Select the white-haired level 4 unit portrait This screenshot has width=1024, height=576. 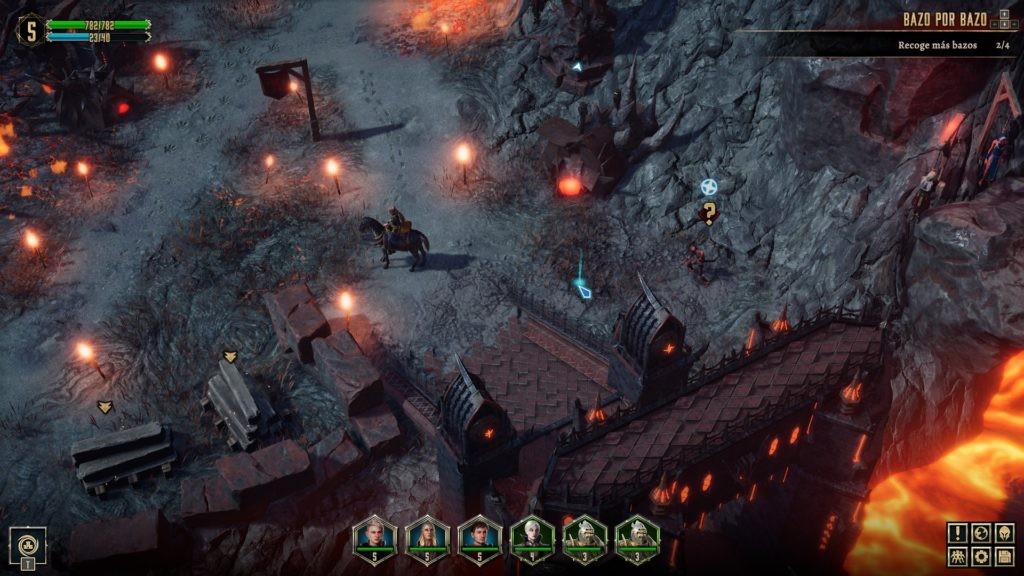(532, 540)
